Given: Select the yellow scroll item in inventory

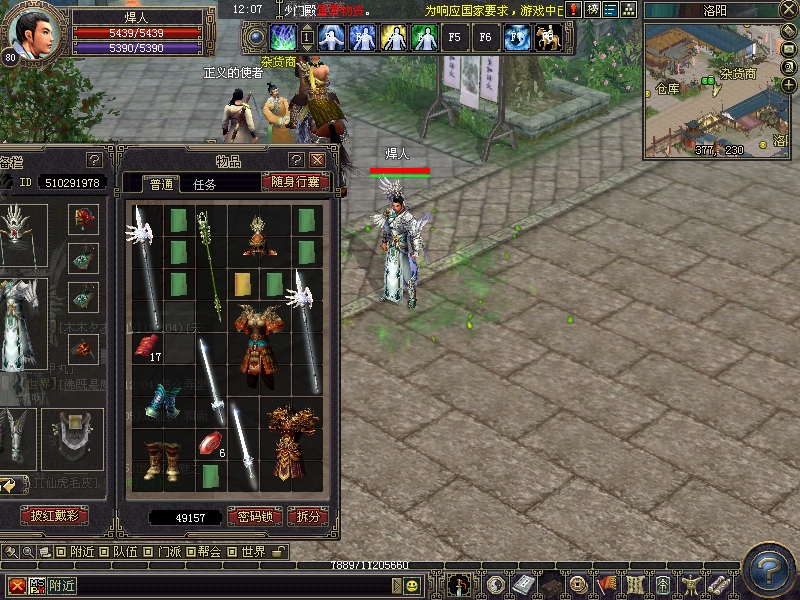Looking at the screenshot, I should [243, 284].
